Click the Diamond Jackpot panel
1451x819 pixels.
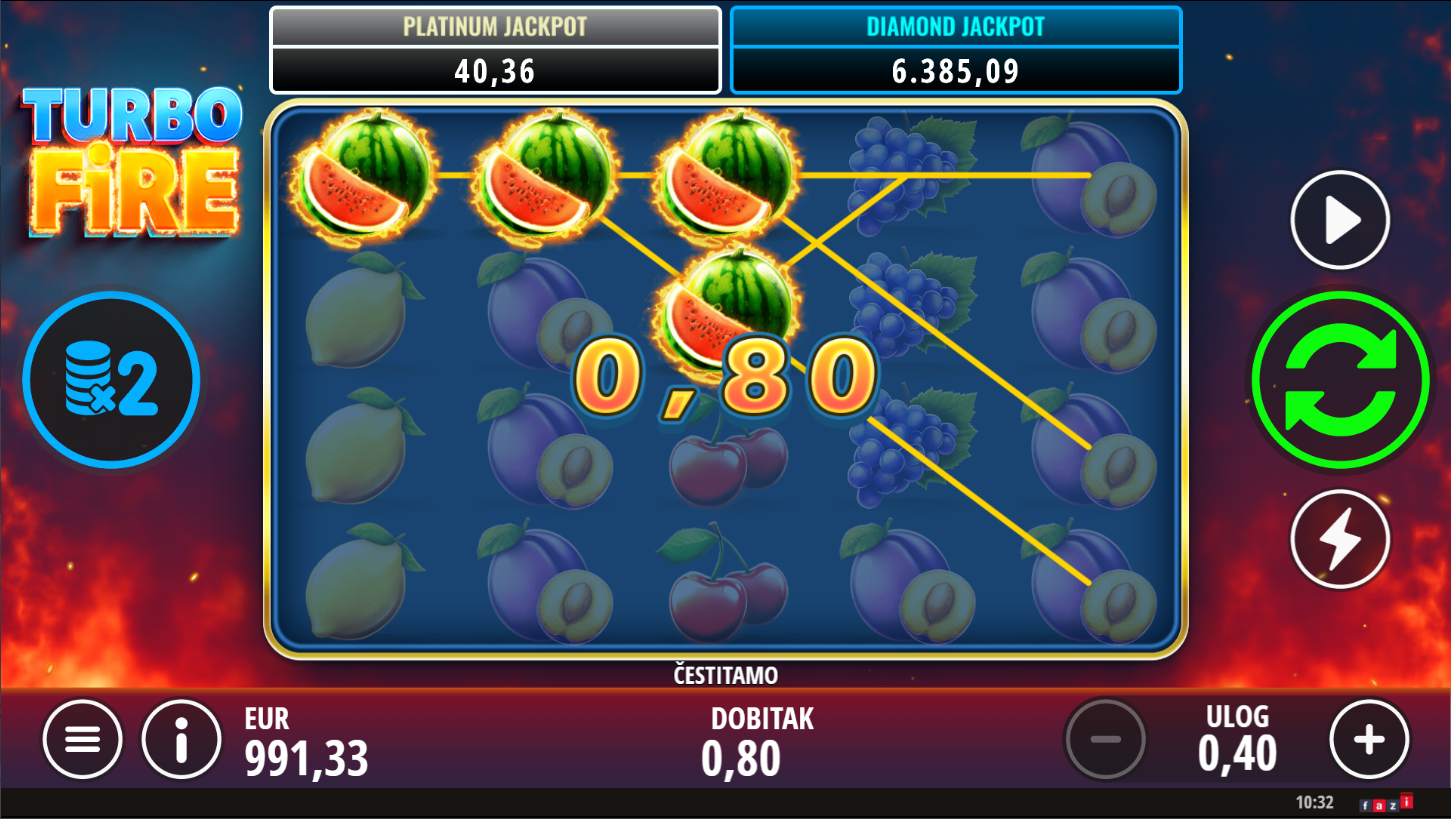pyautogui.click(x=955, y=50)
